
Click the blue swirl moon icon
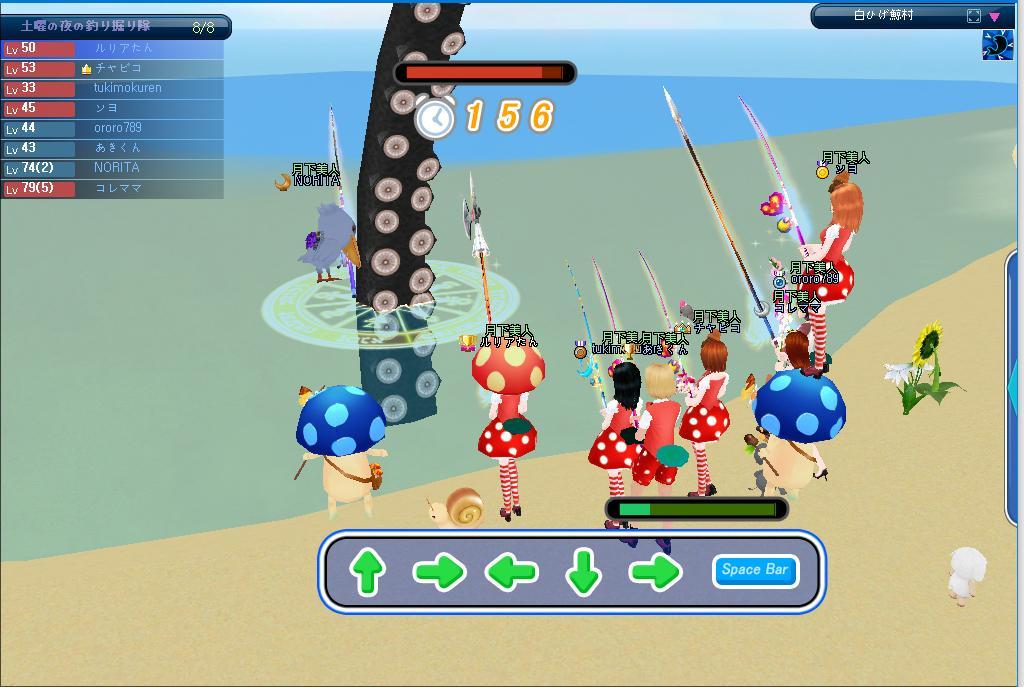tap(997, 45)
